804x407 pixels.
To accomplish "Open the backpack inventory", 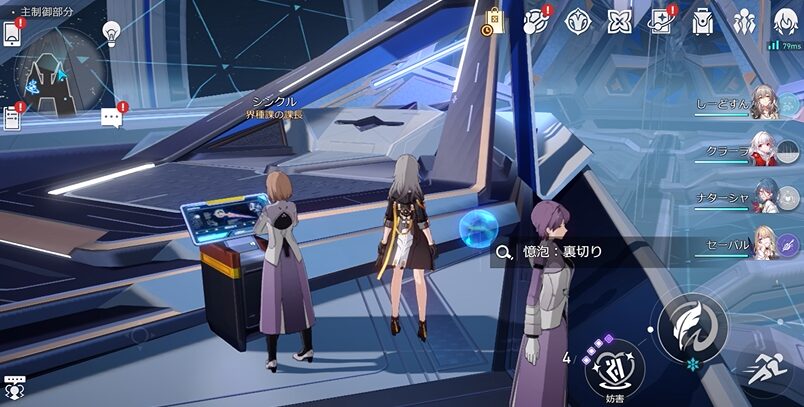I will 703,20.
